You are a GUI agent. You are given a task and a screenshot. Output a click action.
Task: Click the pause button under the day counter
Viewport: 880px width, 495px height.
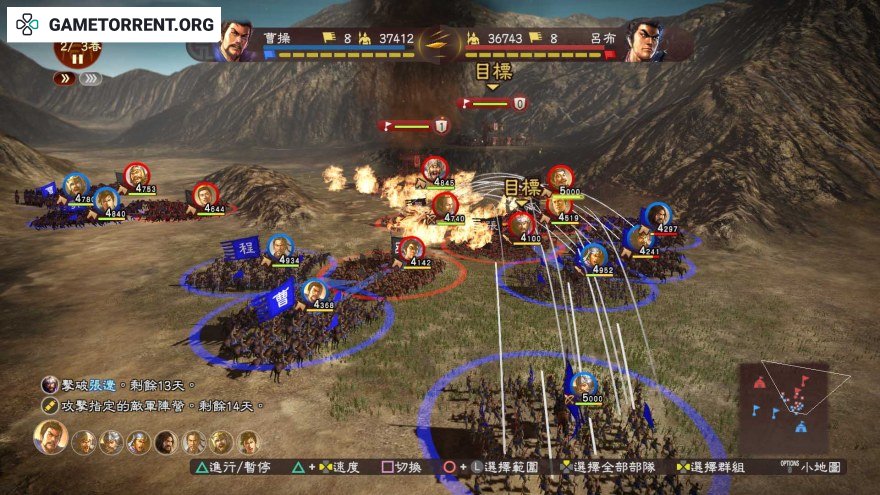76,59
